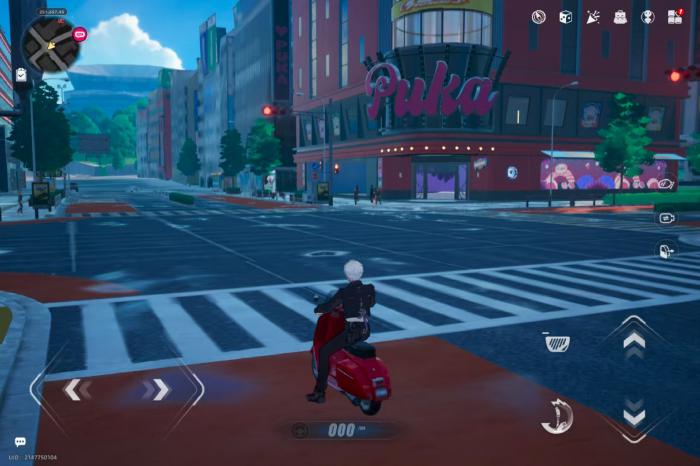Screen dimensions: 700x466
Task: Tap the curved horn-shaped button
Action: tap(557, 415)
